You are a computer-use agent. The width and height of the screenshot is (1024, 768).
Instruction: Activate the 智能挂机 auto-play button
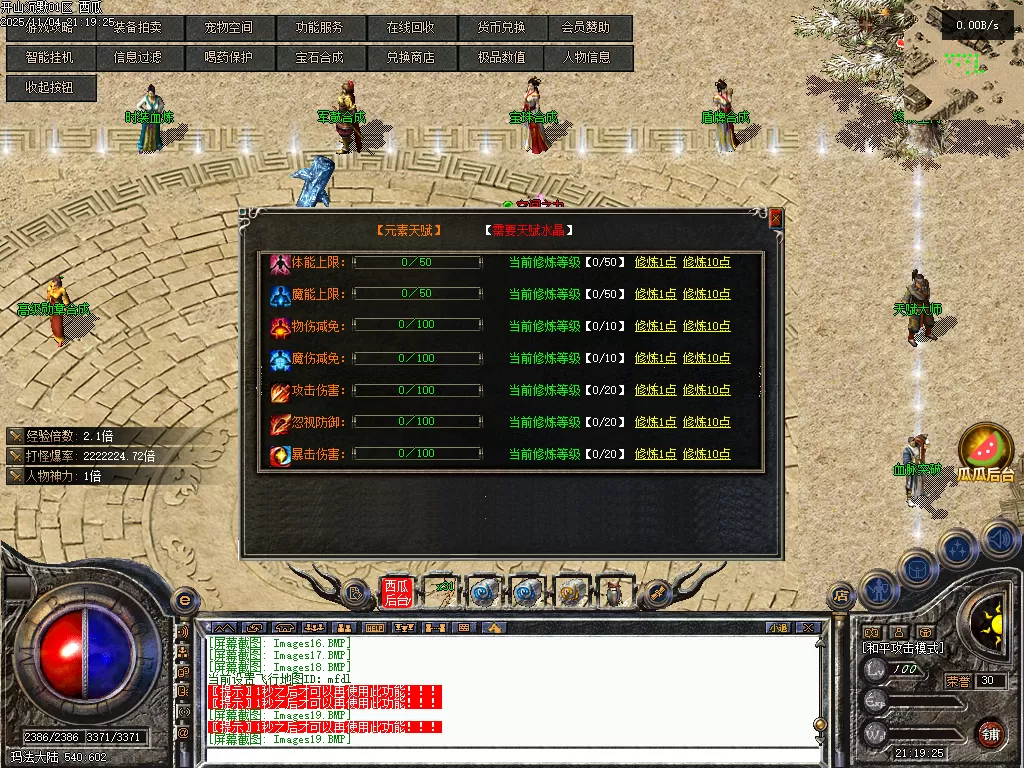(50, 58)
